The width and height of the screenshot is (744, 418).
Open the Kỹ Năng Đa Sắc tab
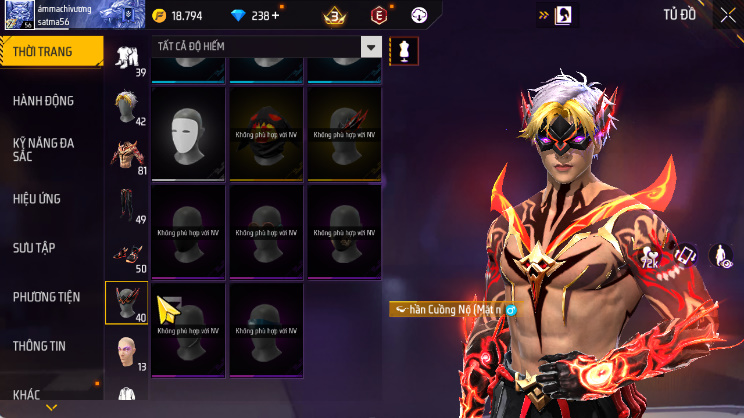click(x=43, y=149)
